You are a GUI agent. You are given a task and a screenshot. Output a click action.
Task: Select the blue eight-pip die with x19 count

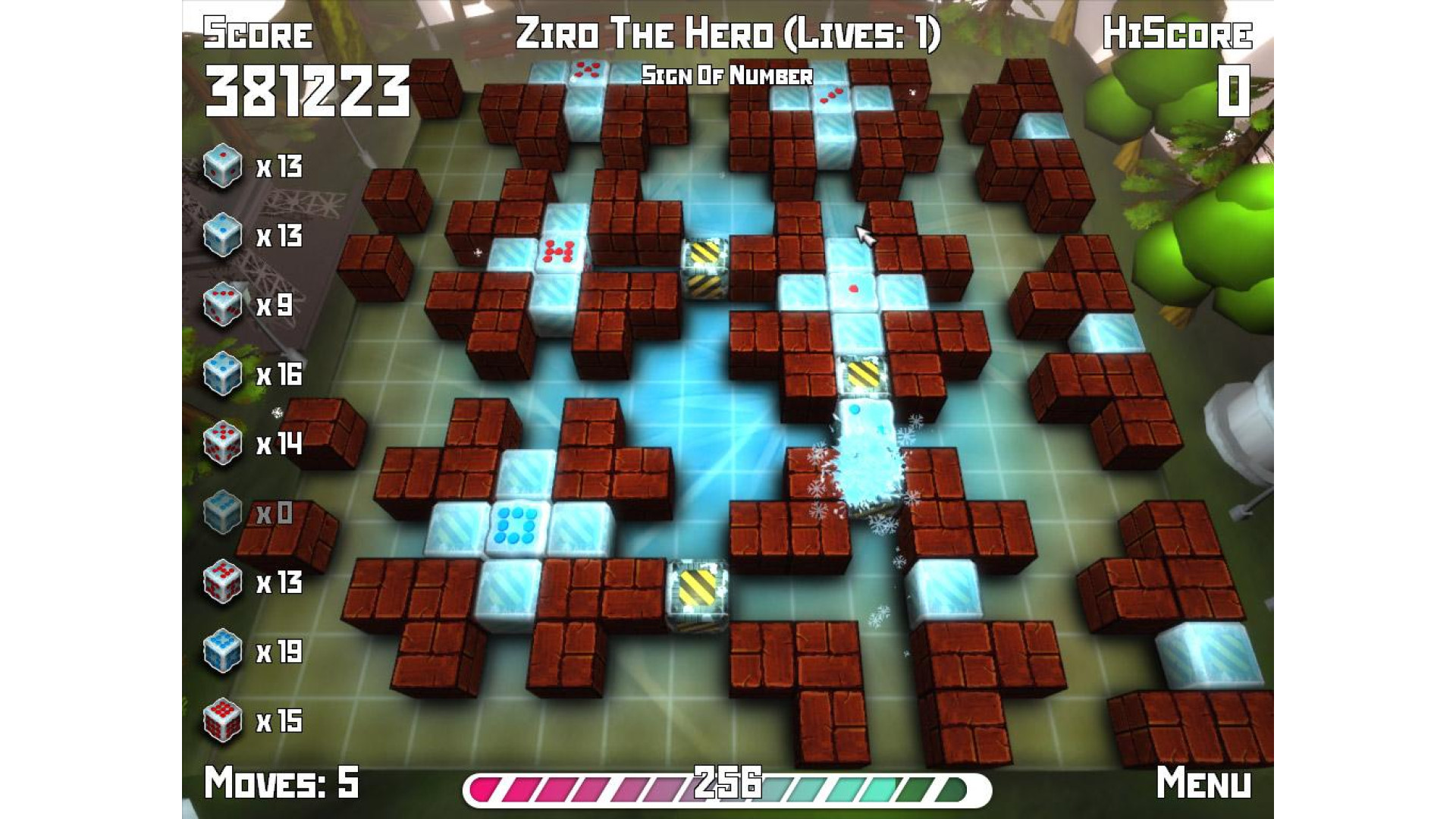click(222, 651)
